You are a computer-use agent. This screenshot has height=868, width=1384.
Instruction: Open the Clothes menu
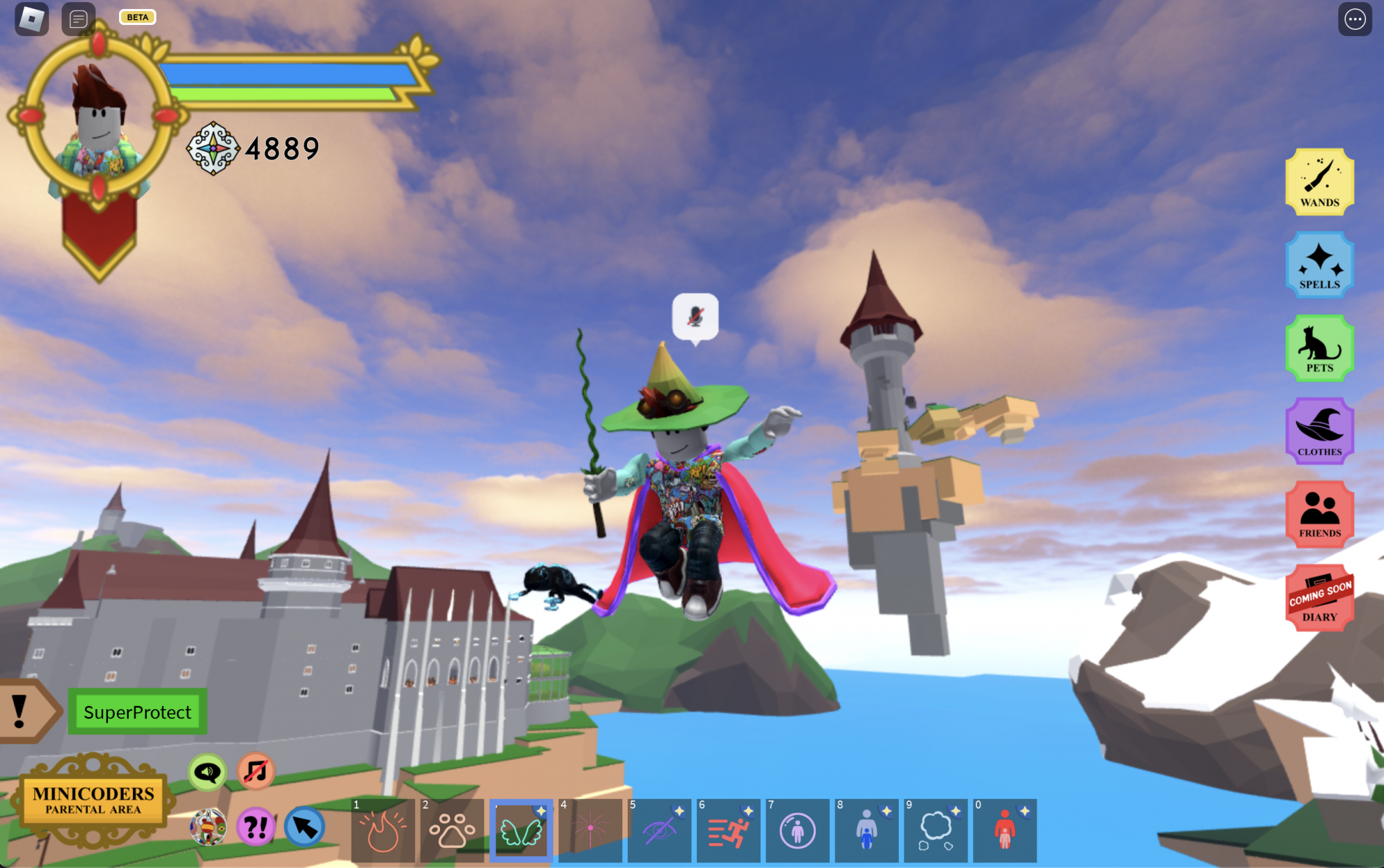[x=1319, y=431]
